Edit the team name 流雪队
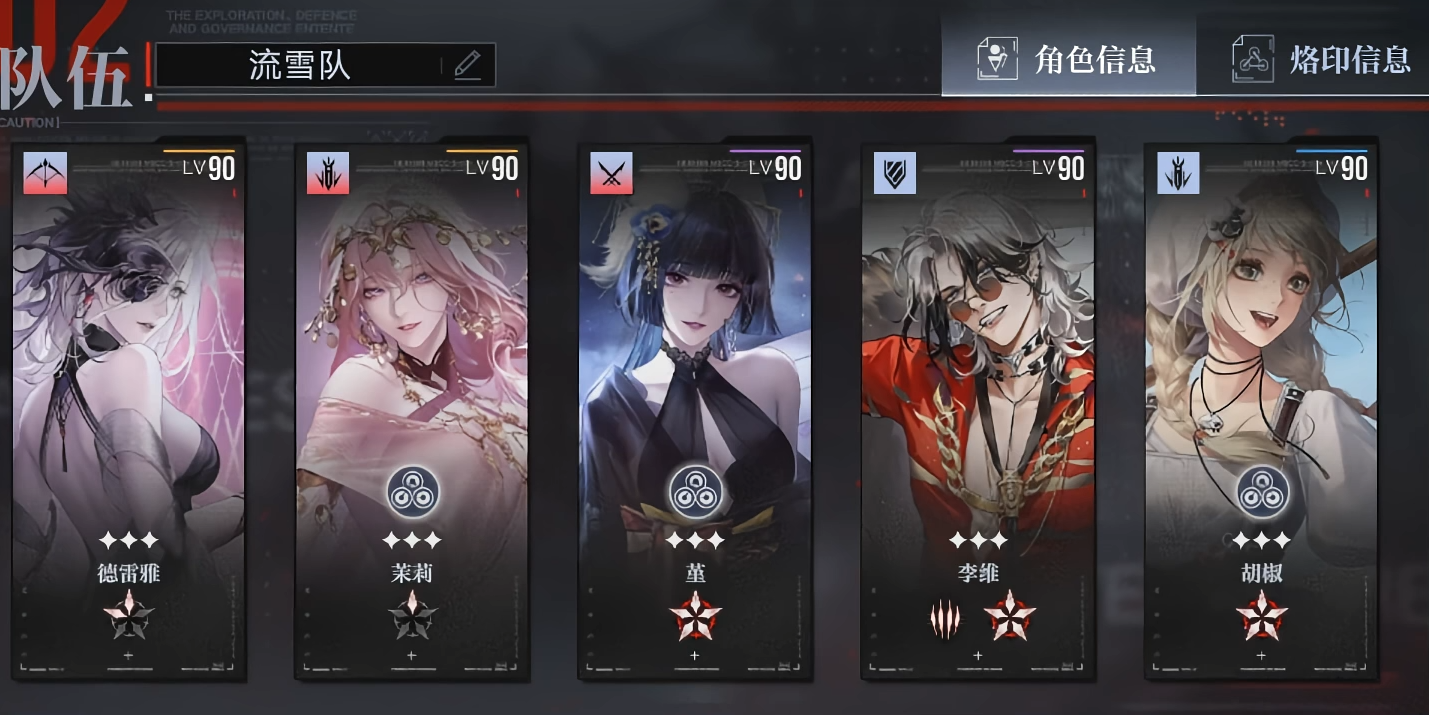The image size is (1429, 715). pyautogui.click(x=299, y=66)
